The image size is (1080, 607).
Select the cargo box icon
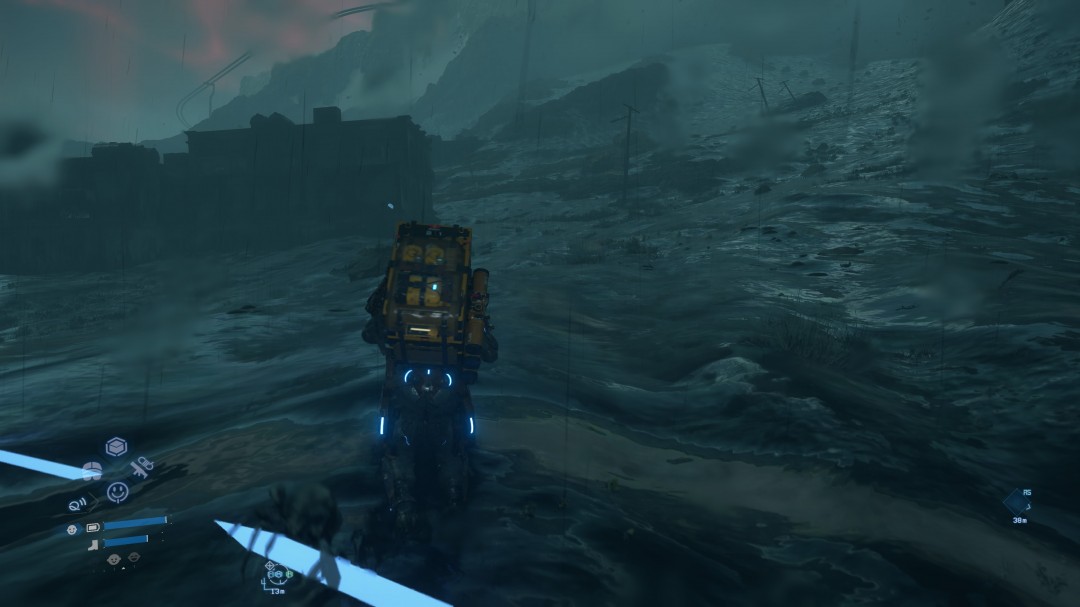[116, 447]
